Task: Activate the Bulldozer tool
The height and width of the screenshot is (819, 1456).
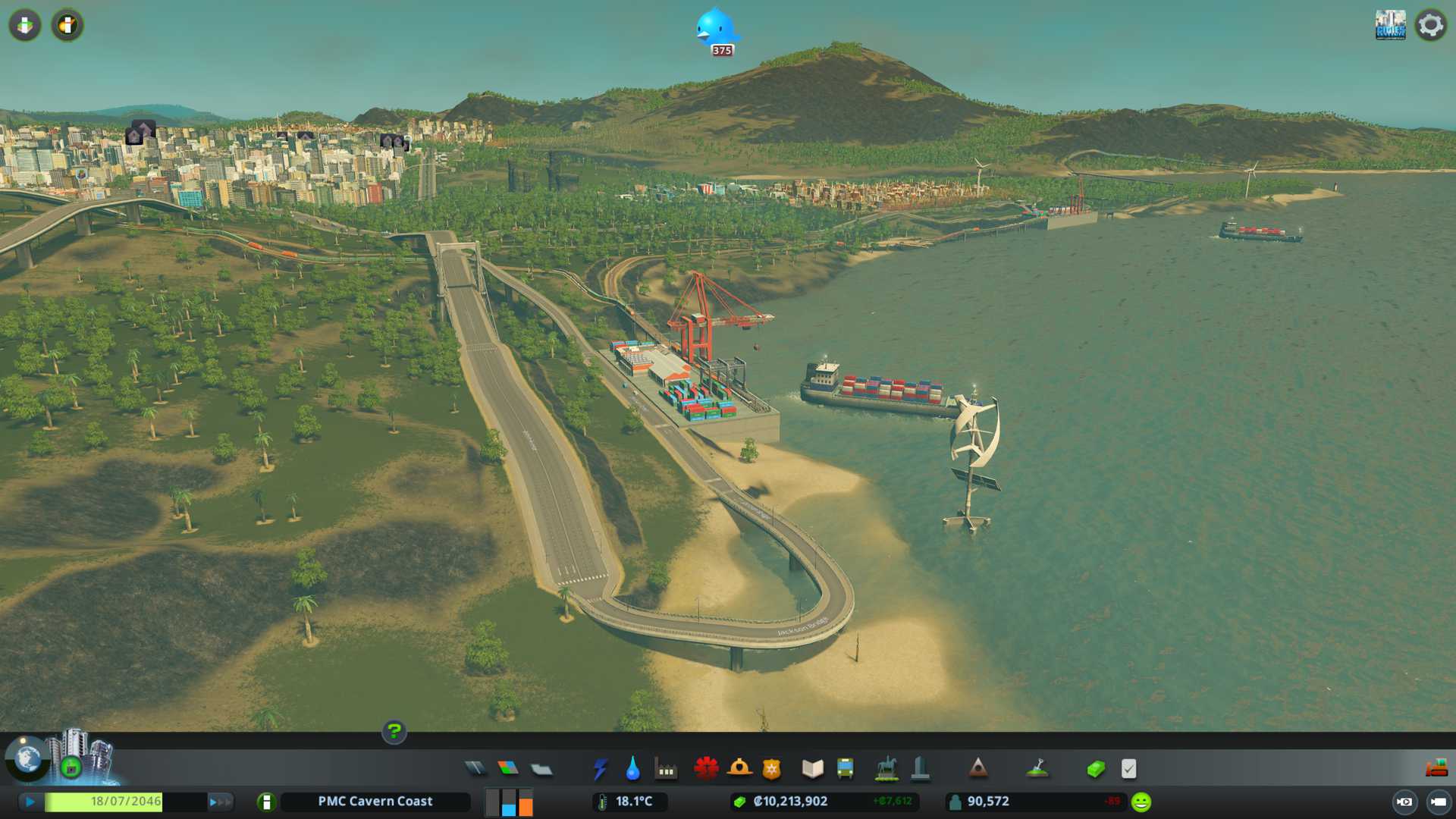Action: [1436, 769]
